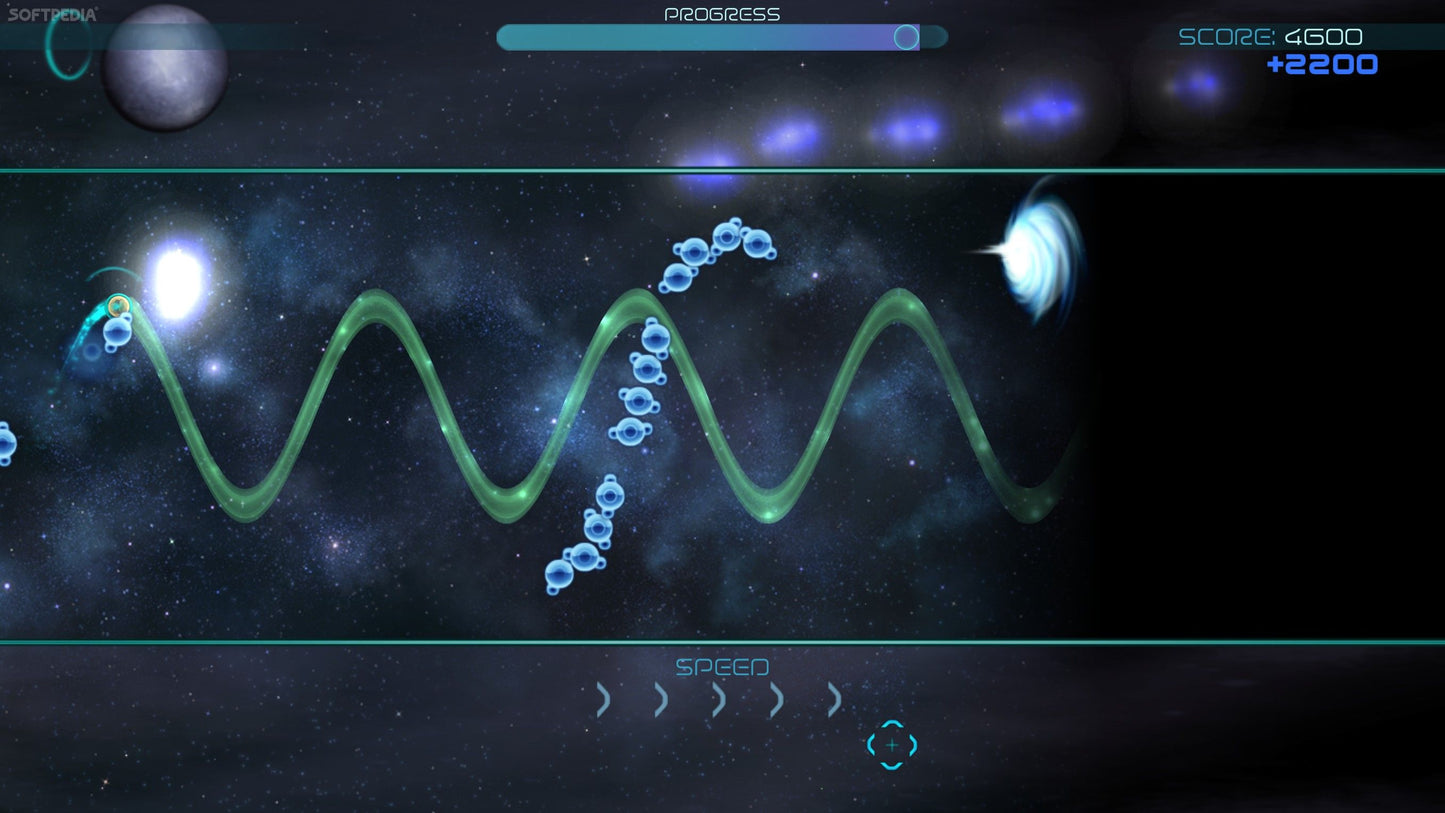
Task: Select the rightmost Speed chevron to expand speed
Action: 832,699
